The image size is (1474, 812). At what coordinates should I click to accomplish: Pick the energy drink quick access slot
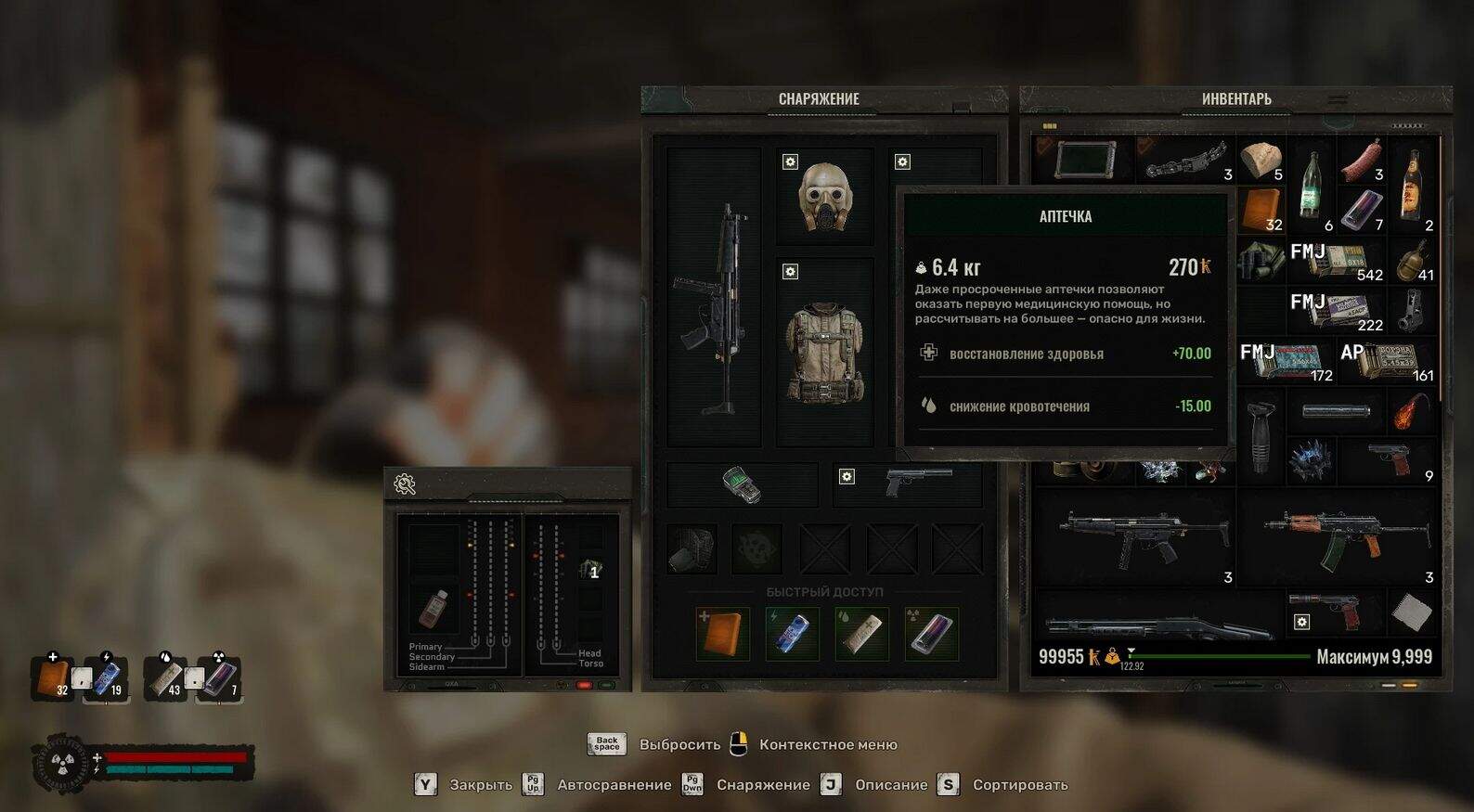[x=792, y=633]
